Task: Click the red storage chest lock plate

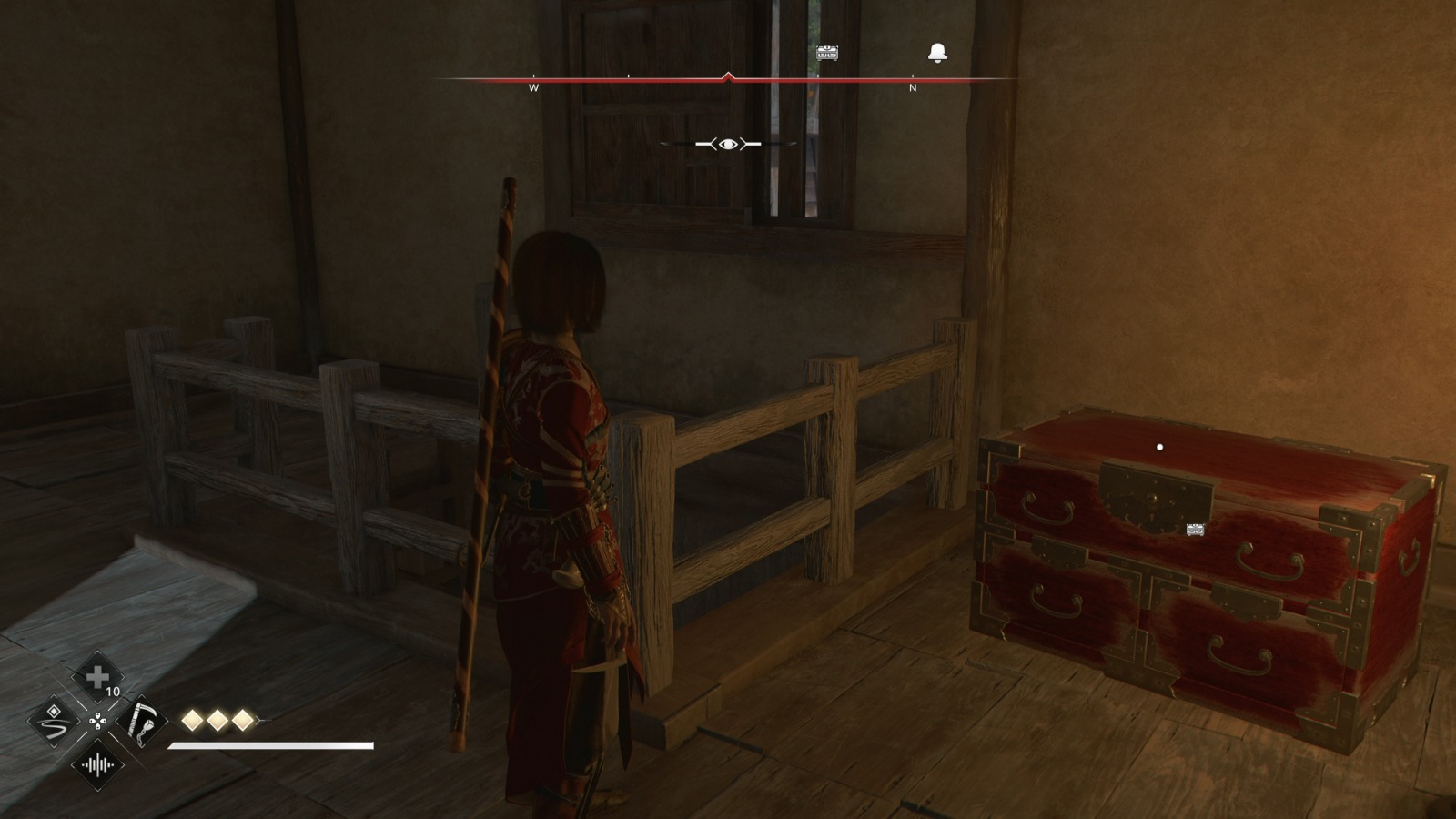Action: (1154, 496)
